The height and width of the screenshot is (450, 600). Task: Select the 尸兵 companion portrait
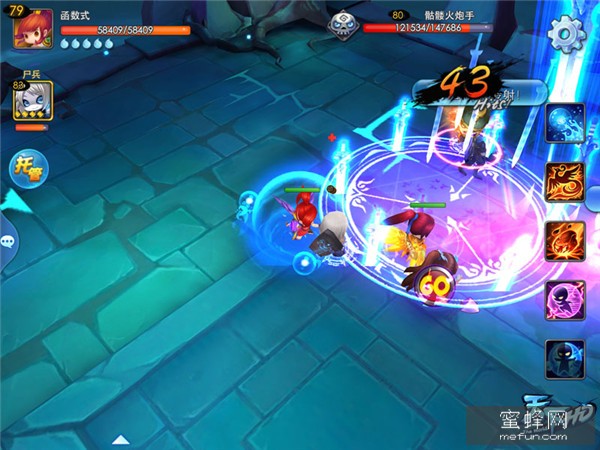[x=30, y=102]
